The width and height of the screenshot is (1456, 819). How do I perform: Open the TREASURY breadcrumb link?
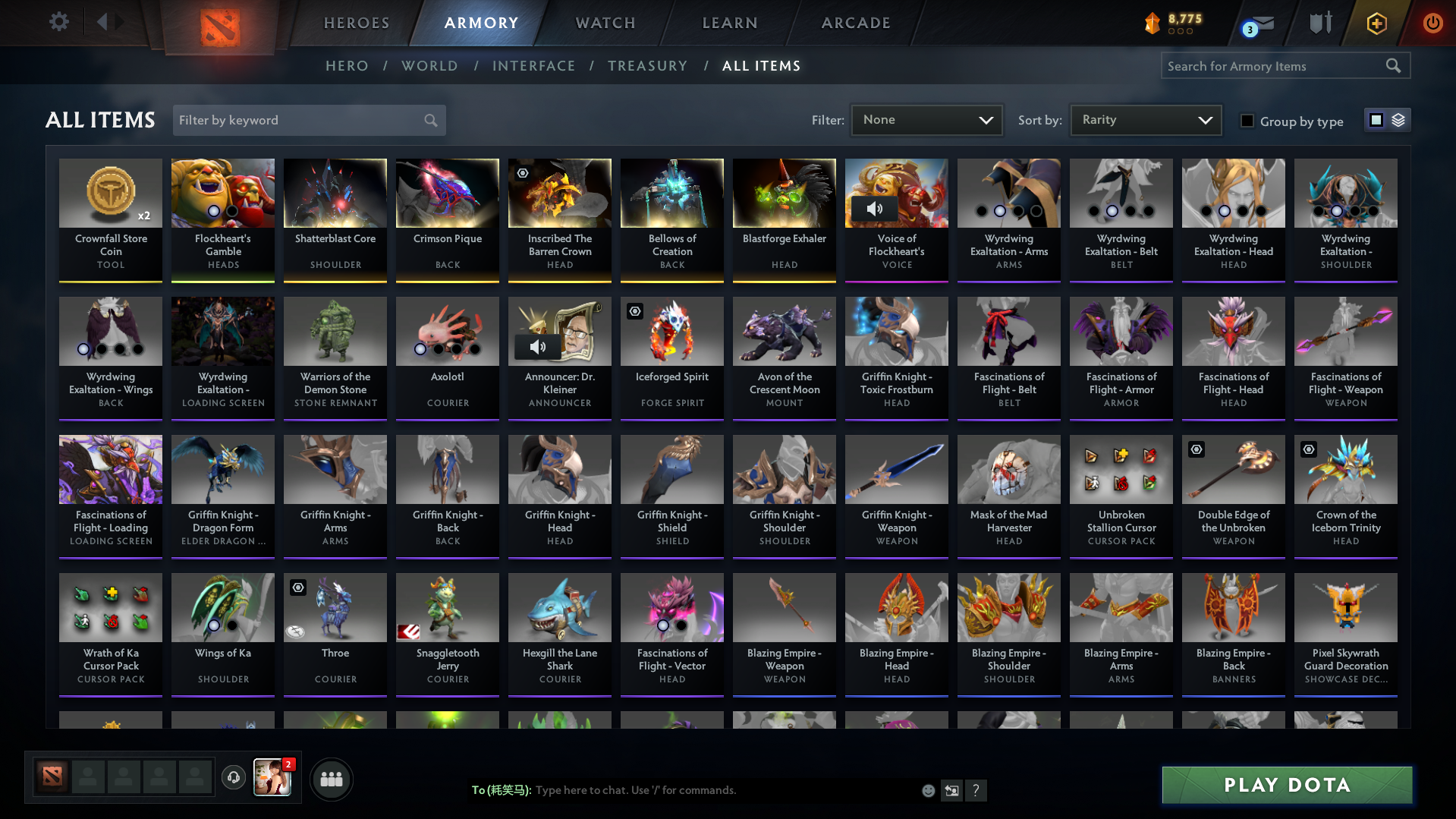647,66
